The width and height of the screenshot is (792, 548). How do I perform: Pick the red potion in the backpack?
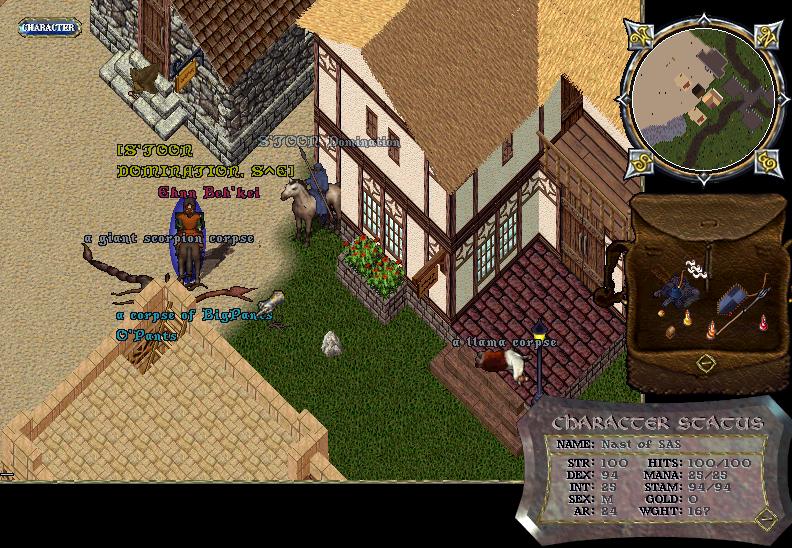(x=764, y=322)
